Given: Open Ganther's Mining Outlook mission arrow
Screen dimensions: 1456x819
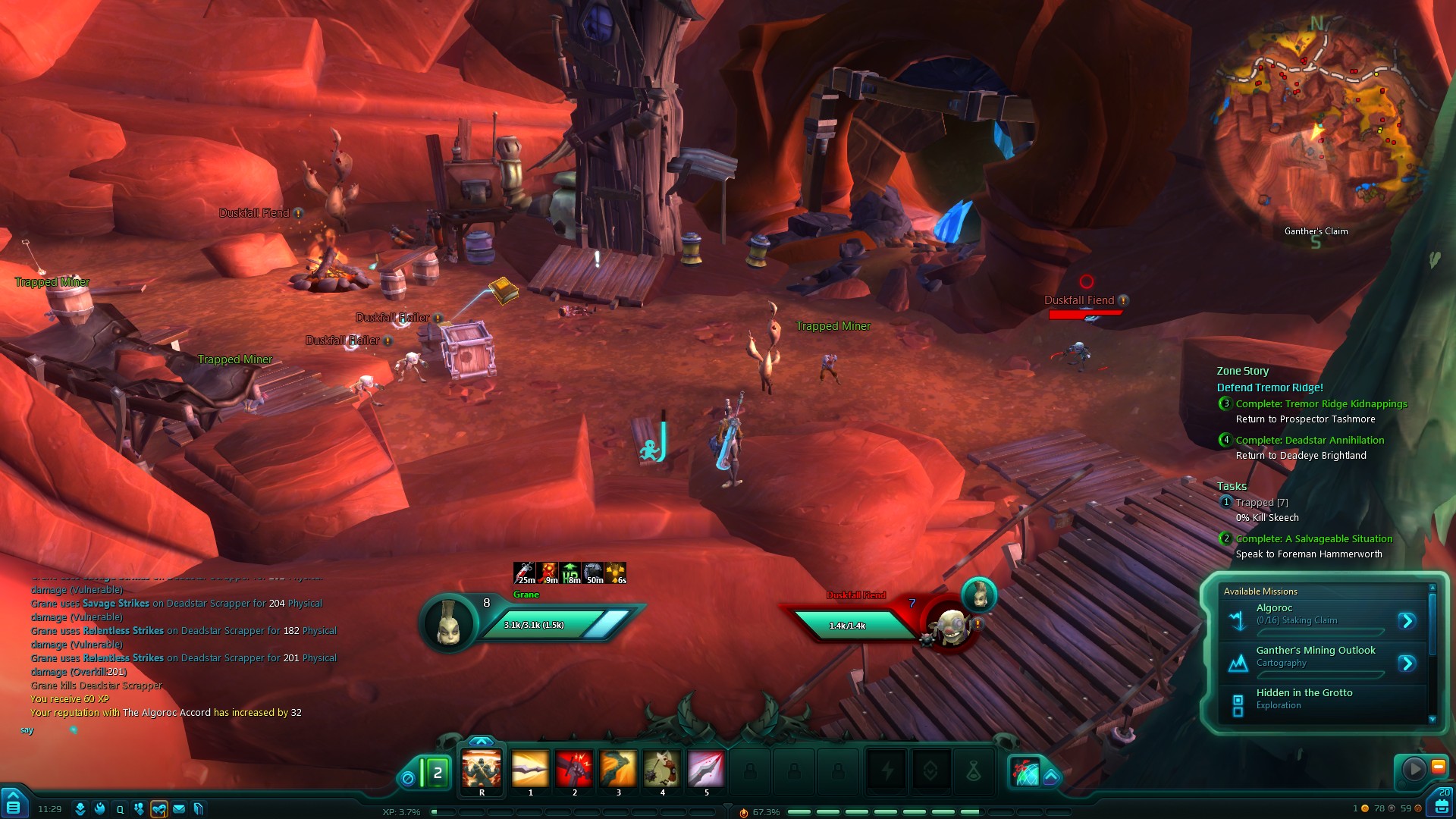Looking at the screenshot, I should pyautogui.click(x=1407, y=664).
